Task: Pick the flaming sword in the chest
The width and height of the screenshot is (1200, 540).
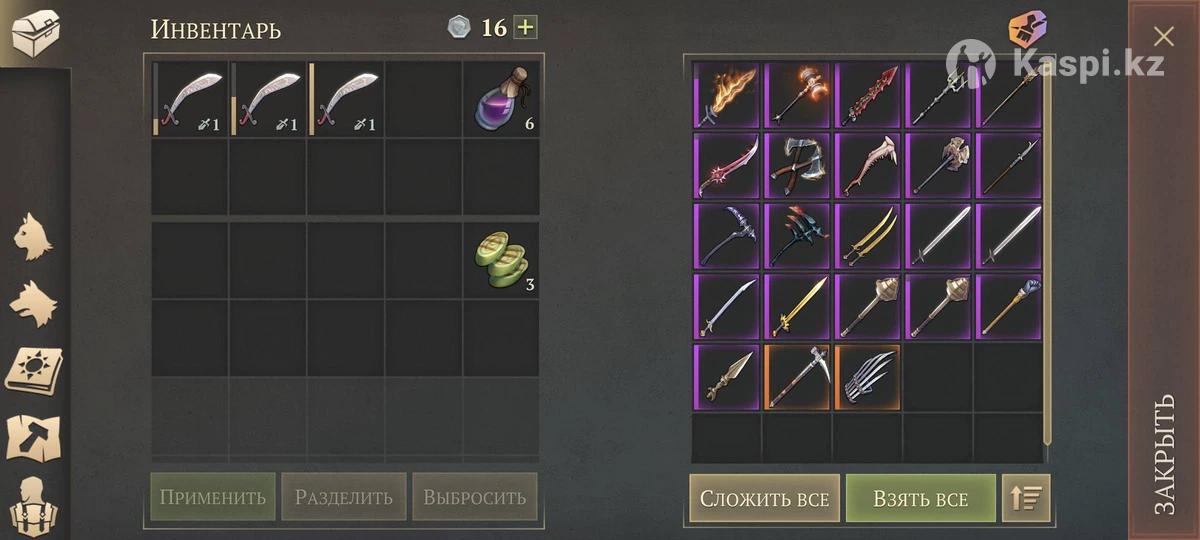Action: 727,96
